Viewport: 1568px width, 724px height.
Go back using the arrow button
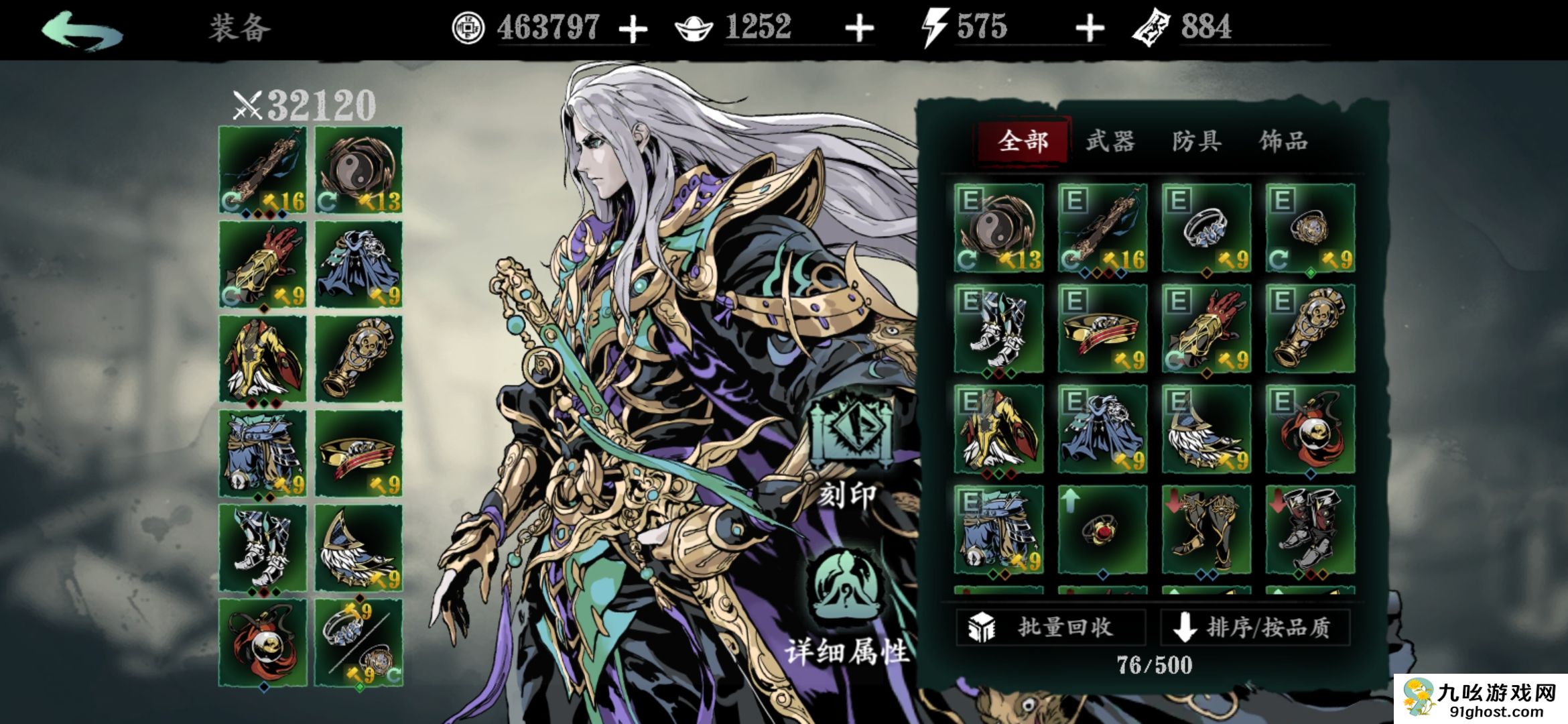click(82, 31)
